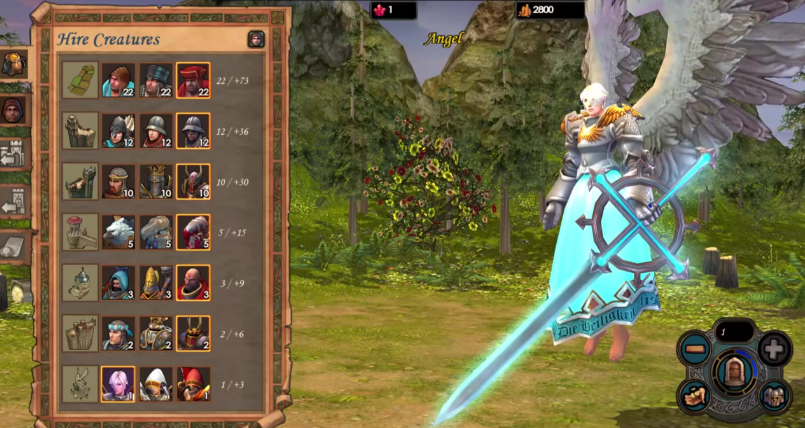Close the Hire Creatures panel
805x428 pixels.
[256, 39]
